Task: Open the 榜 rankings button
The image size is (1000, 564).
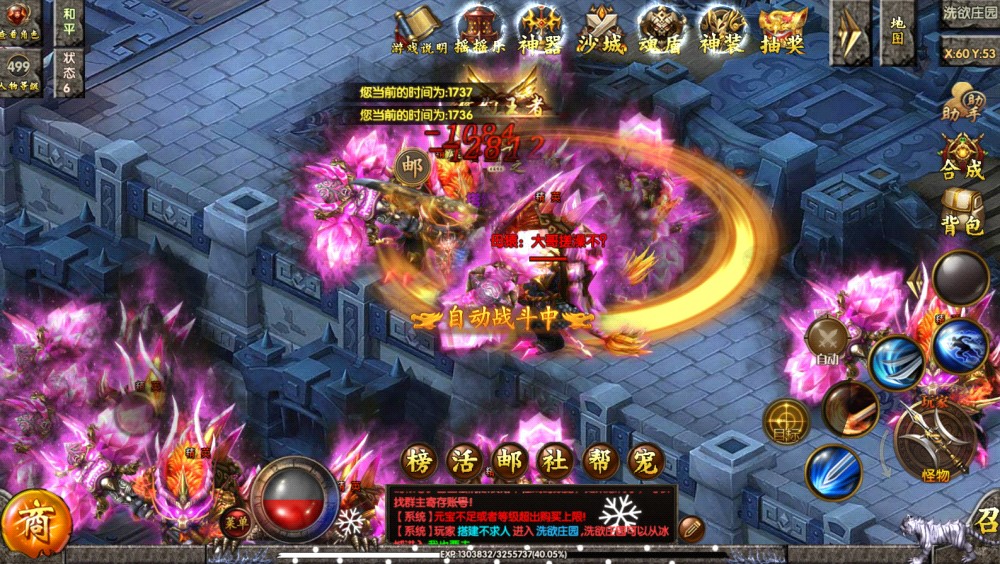Action: pyautogui.click(x=420, y=461)
